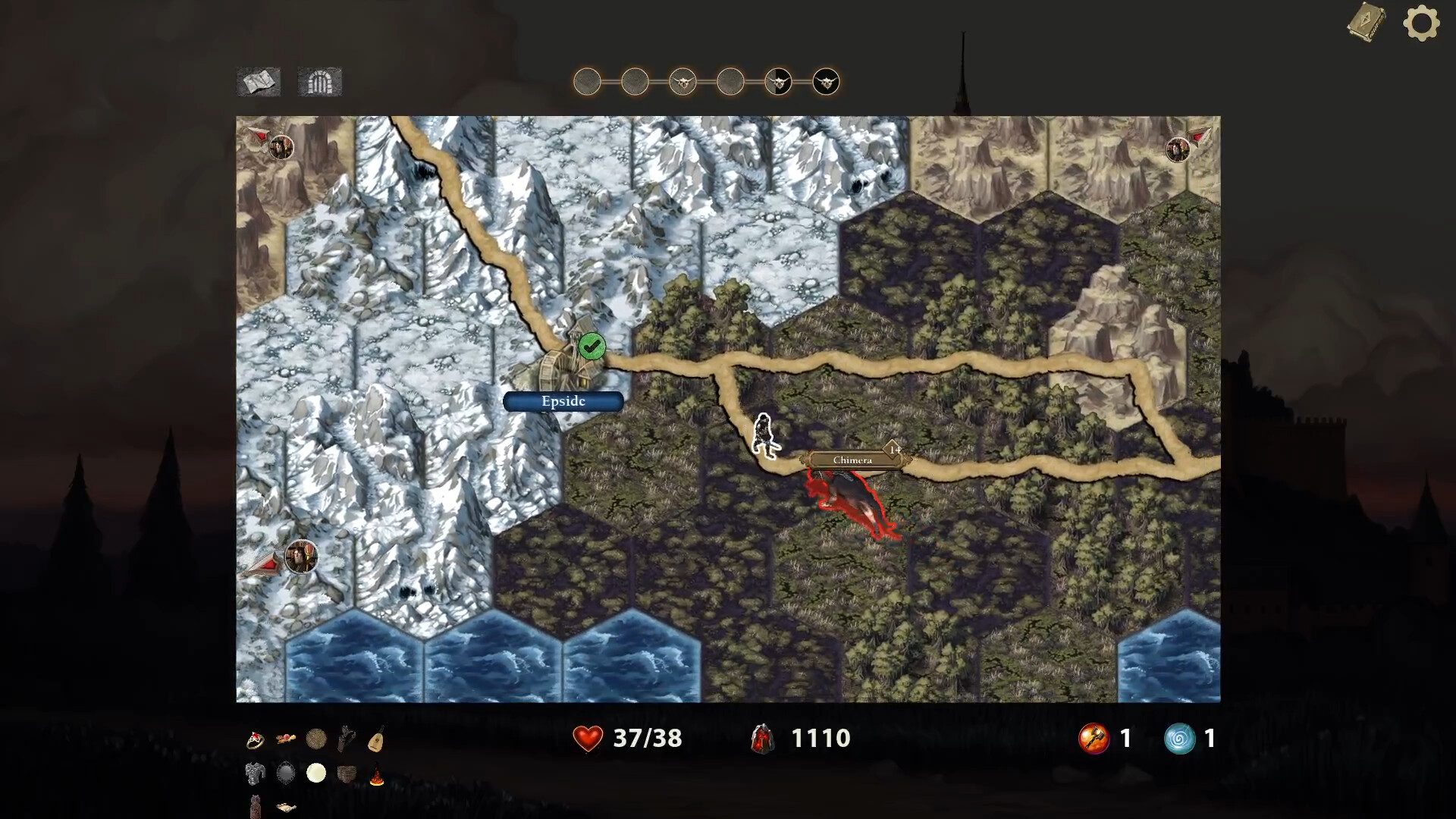Select the Chimera encounter label
This screenshot has height=819, width=1456.
[x=853, y=460]
